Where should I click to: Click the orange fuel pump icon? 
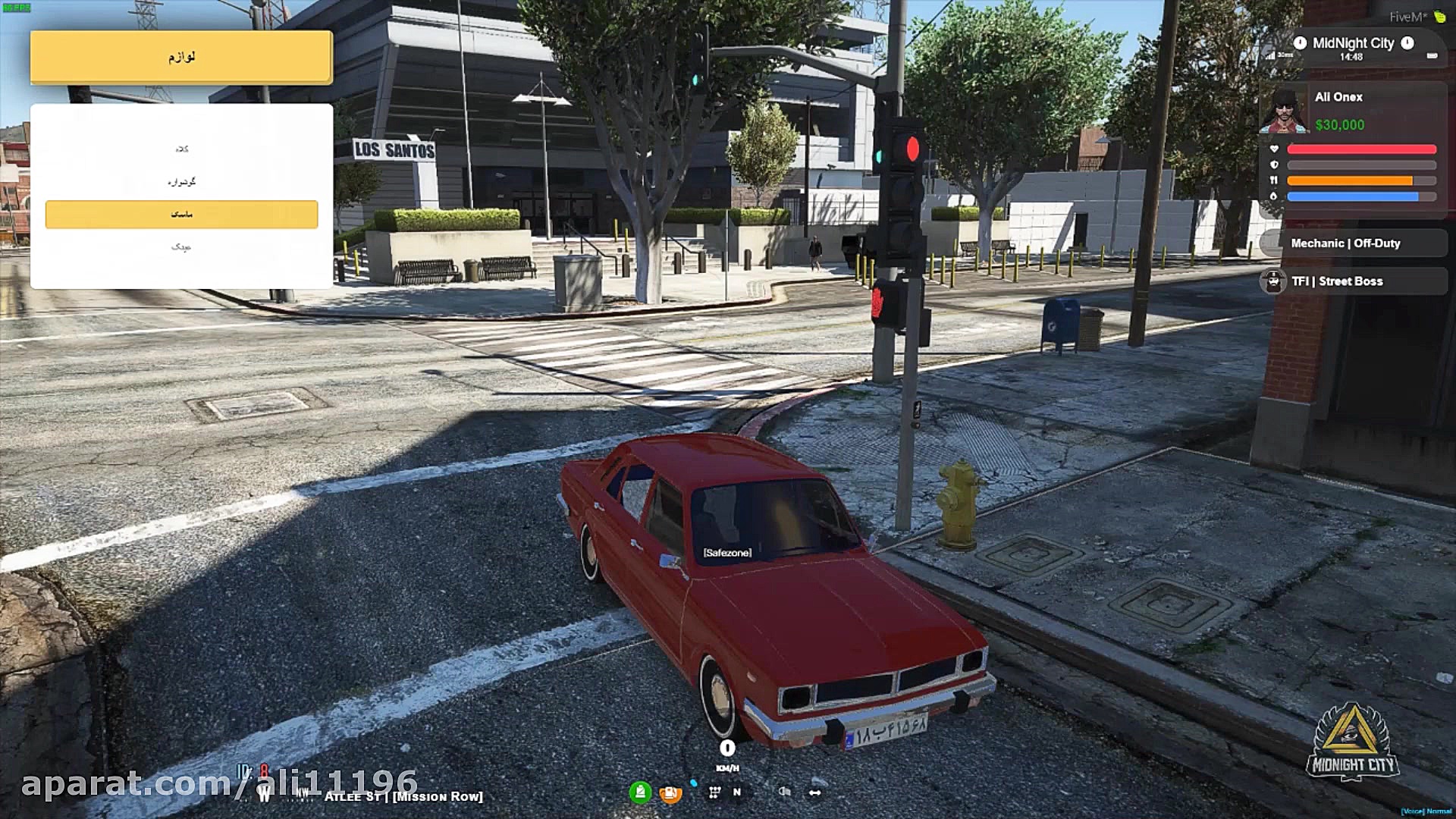pos(670,794)
